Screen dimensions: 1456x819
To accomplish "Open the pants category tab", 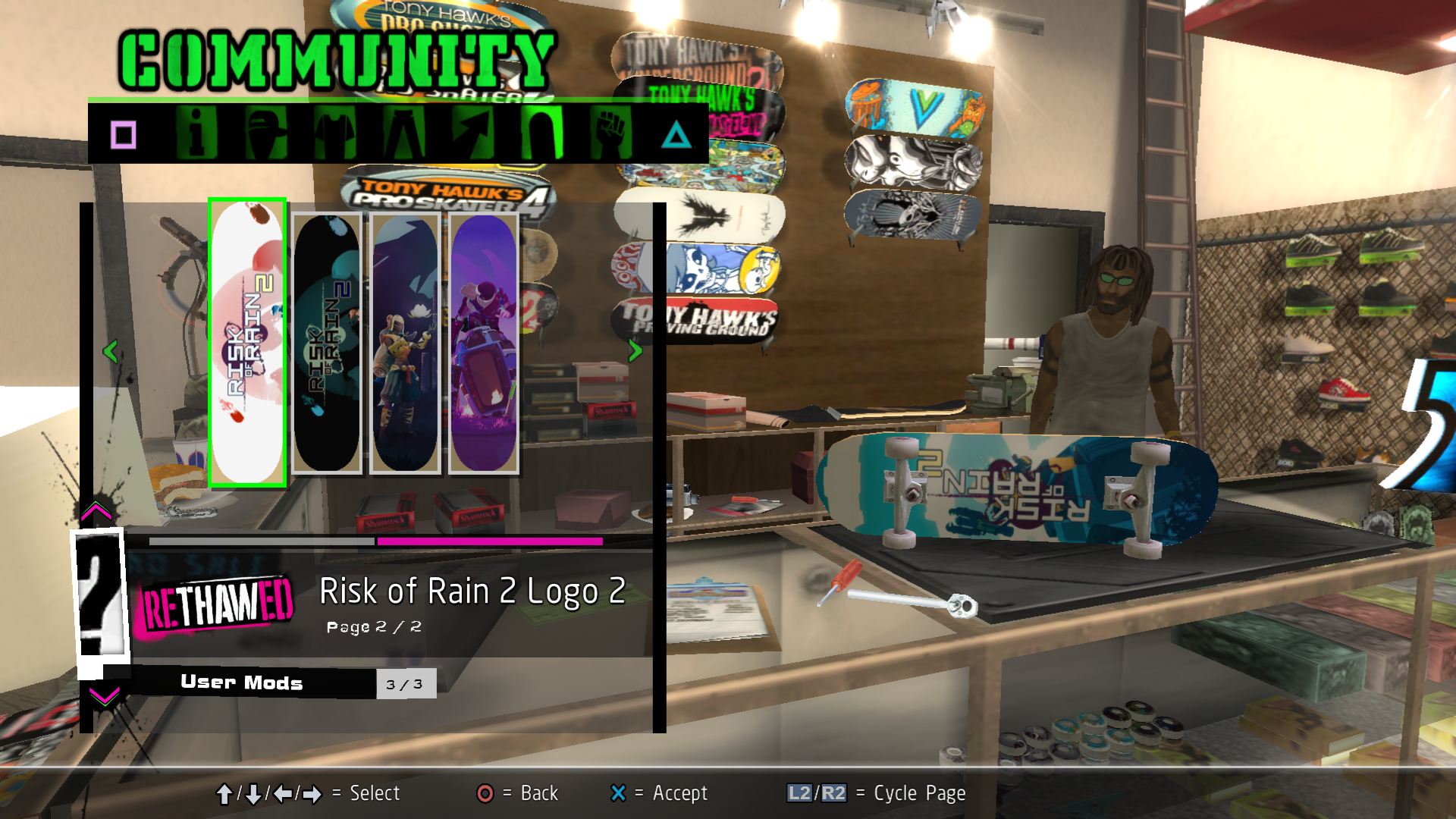I will click(404, 133).
